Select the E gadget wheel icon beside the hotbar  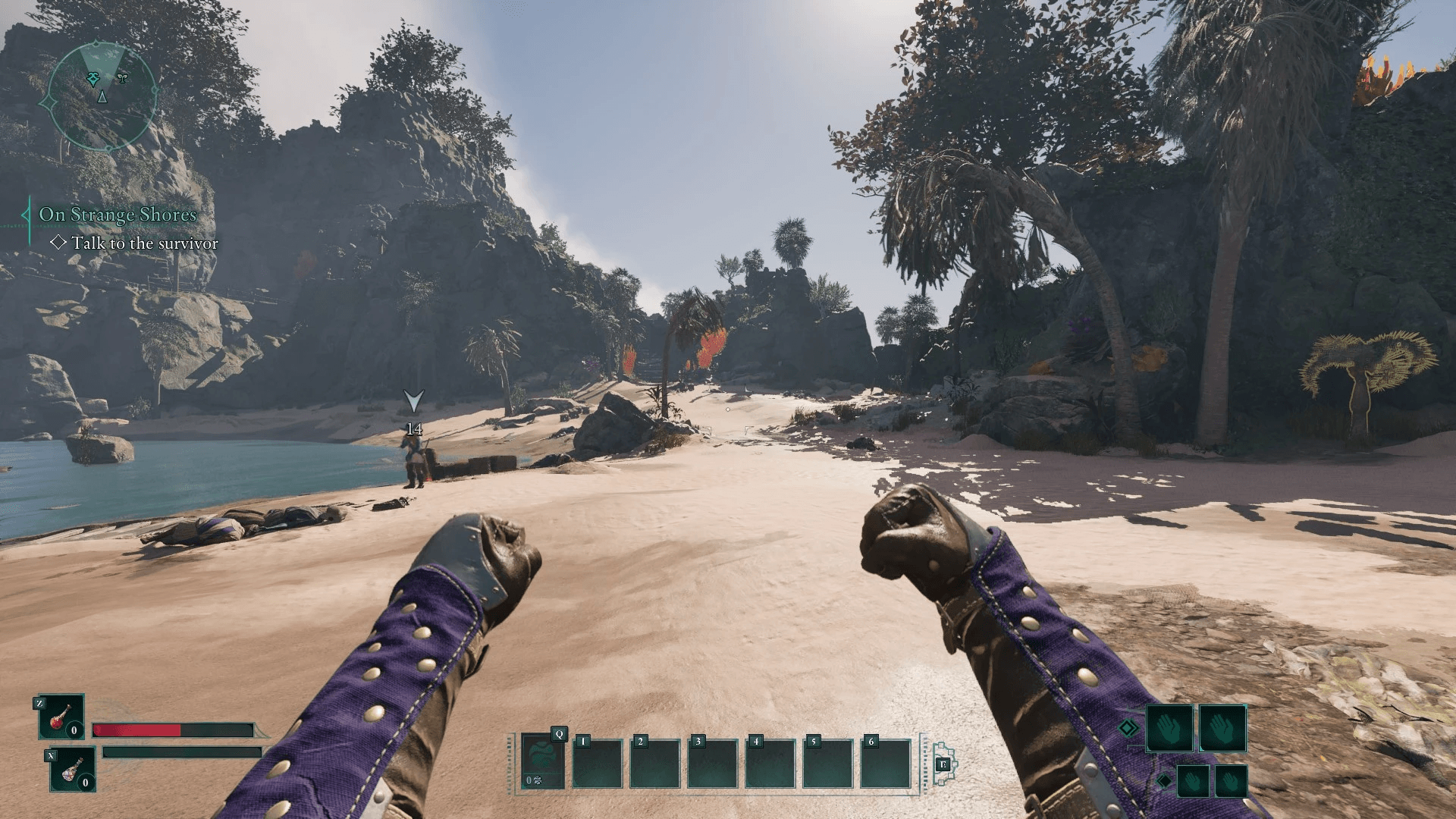coord(943,764)
